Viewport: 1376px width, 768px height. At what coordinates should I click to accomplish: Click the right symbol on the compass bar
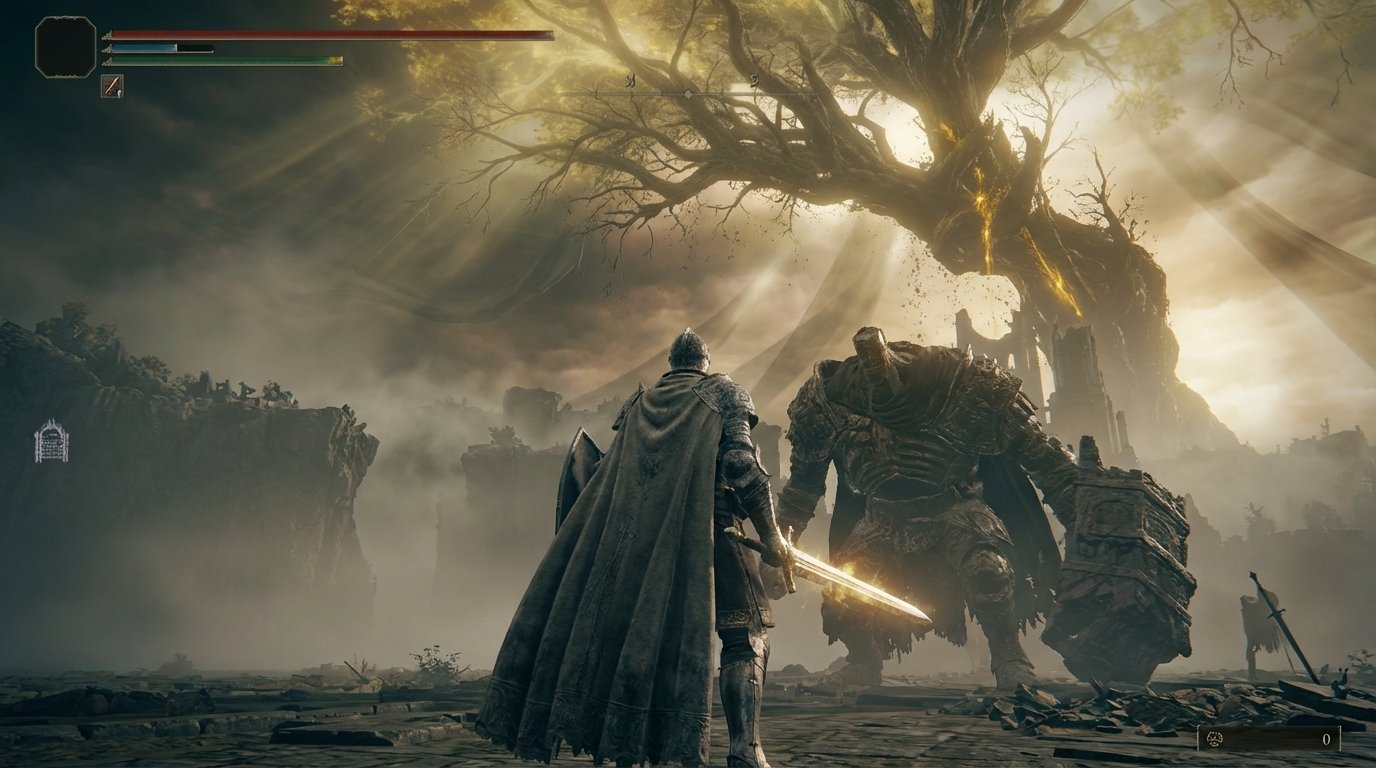coord(753,82)
